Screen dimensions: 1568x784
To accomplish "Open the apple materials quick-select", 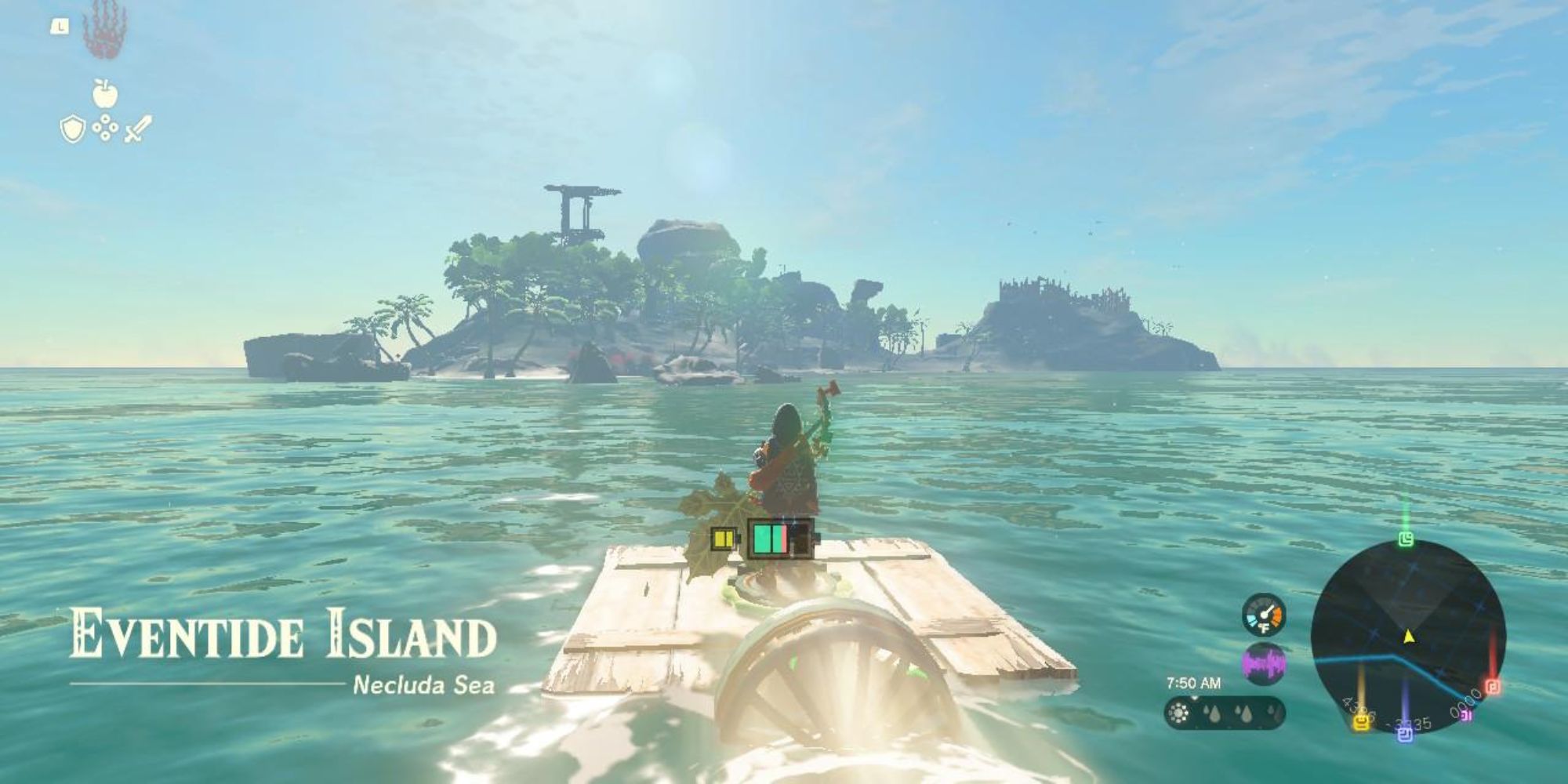I will pyautogui.click(x=104, y=93).
